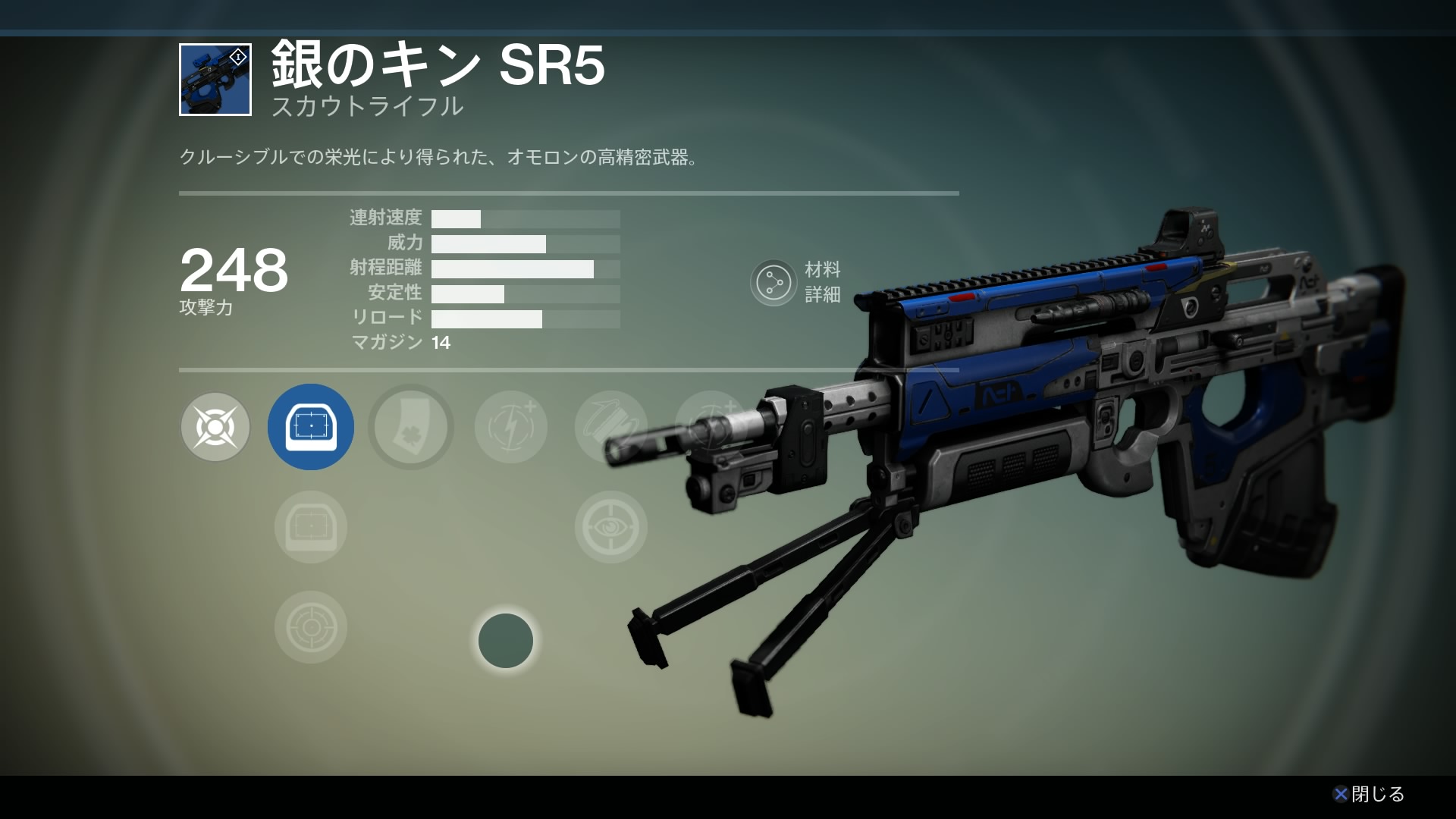Pick the faded rectangular sight option
This screenshot has width=1456, height=819.
point(311,527)
